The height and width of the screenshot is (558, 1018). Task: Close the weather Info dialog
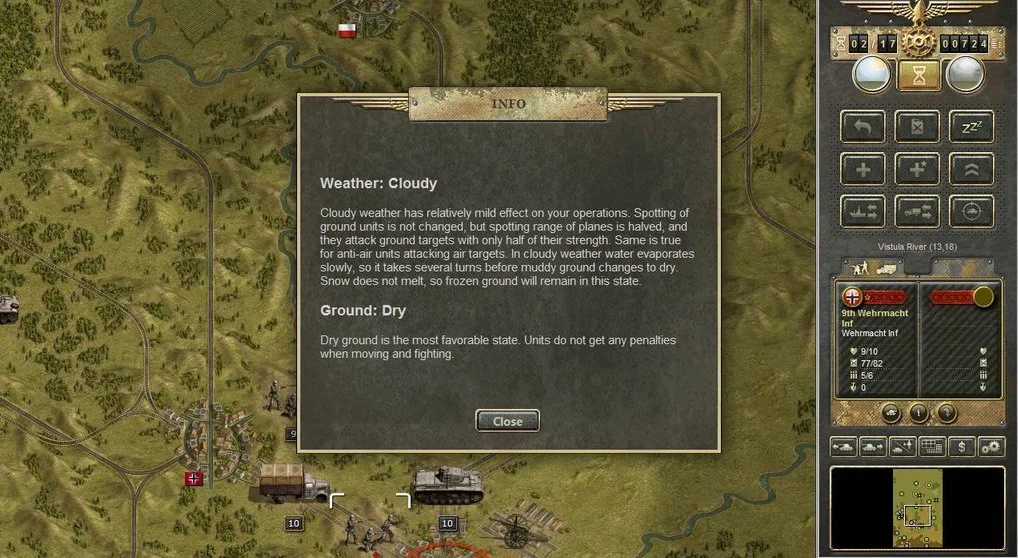coord(507,421)
